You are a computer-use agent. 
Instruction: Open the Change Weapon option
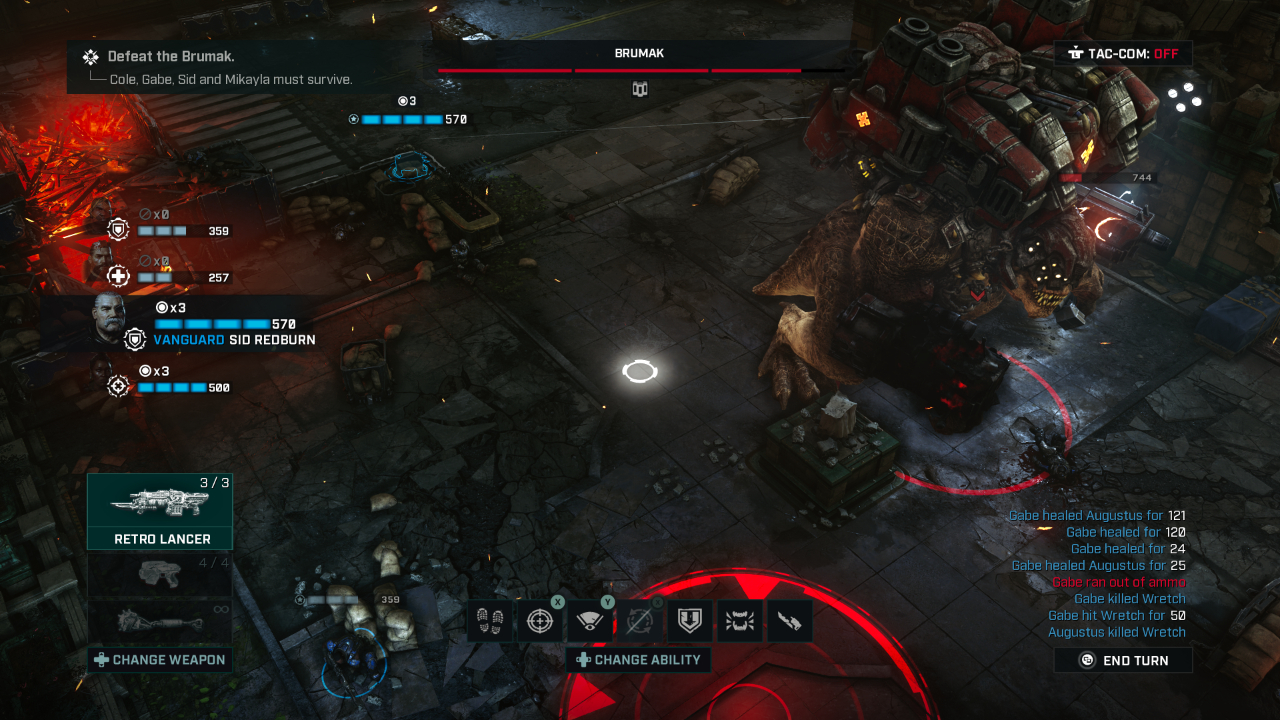click(x=160, y=660)
